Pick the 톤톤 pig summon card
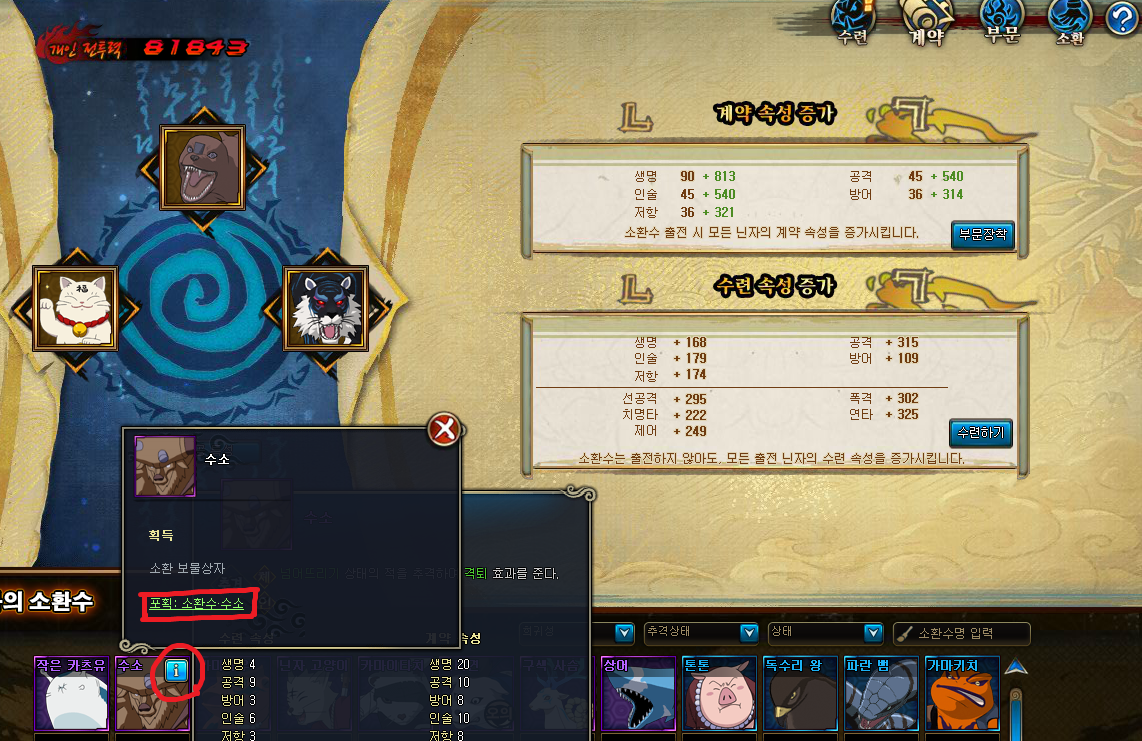Image resolution: width=1142 pixels, height=741 pixels. click(x=719, y=696)
